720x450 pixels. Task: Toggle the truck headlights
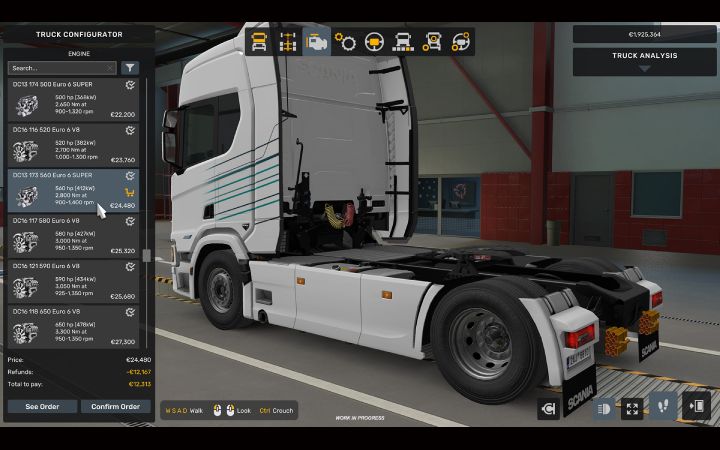(x=604, y=407)
